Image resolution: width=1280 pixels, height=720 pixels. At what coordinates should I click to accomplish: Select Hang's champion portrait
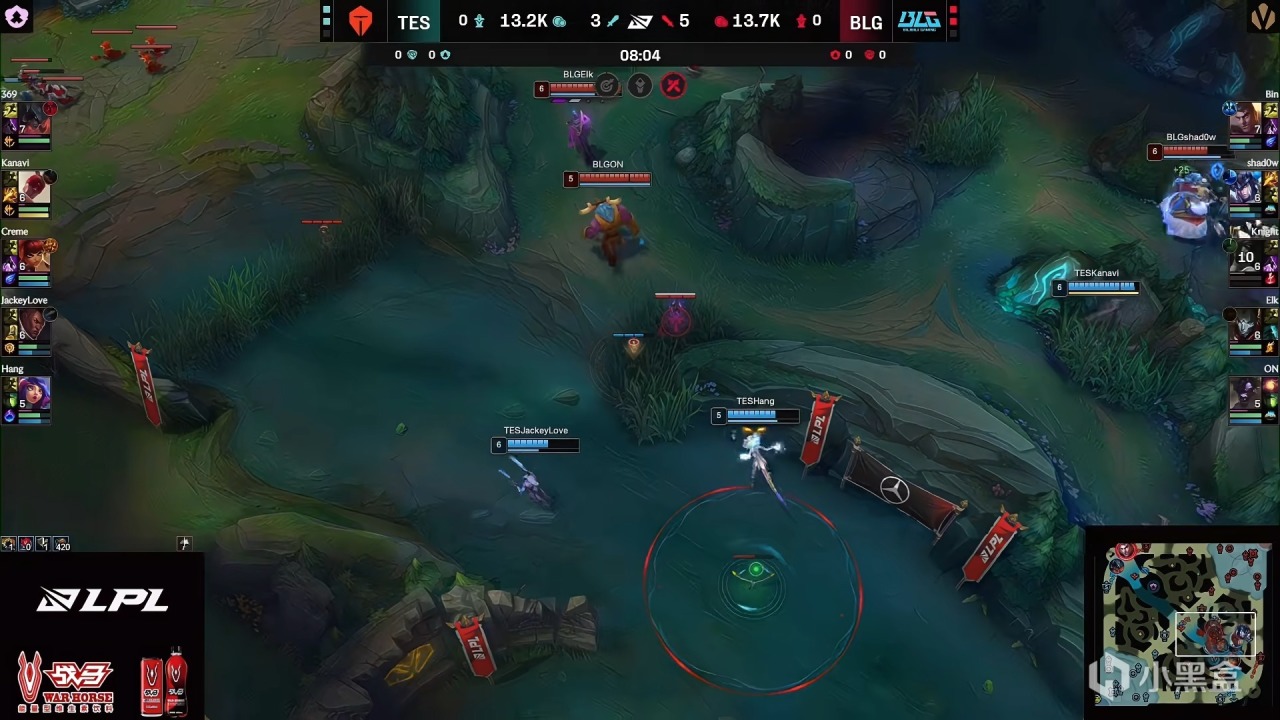click(x=33, y=393)
